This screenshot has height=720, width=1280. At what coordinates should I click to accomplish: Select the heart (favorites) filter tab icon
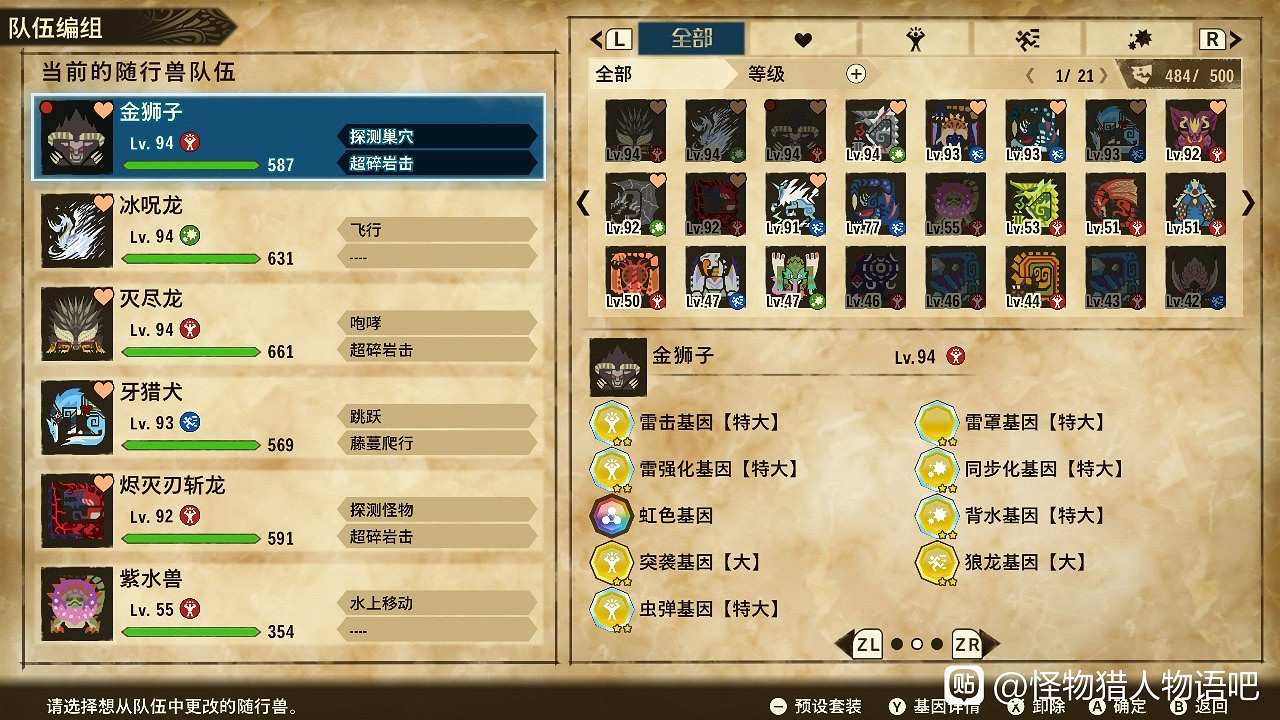(803, 40)
